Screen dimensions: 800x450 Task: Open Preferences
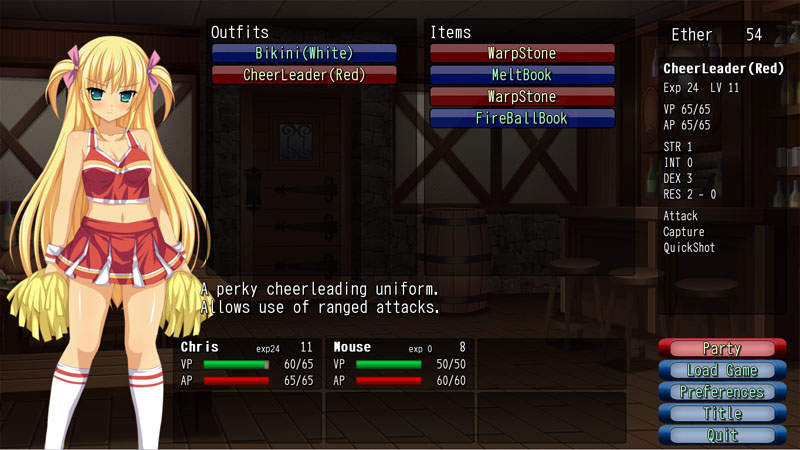tap(722, 392)
